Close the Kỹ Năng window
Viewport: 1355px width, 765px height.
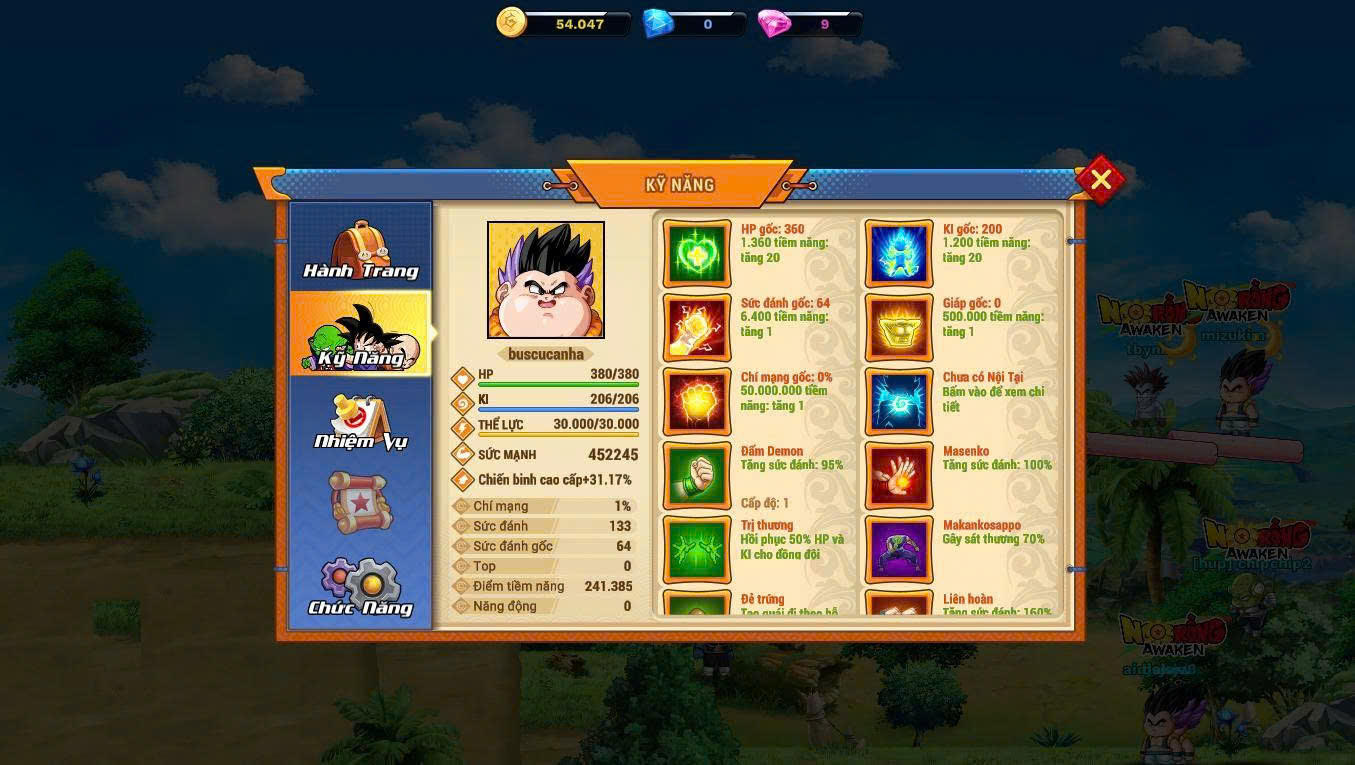tap(1100, 180)
